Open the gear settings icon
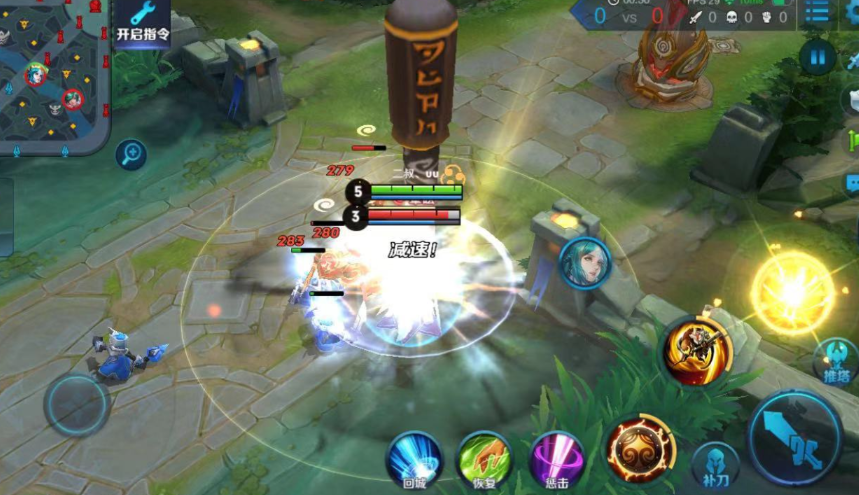859x495 pixels. (x=852, y=12)
